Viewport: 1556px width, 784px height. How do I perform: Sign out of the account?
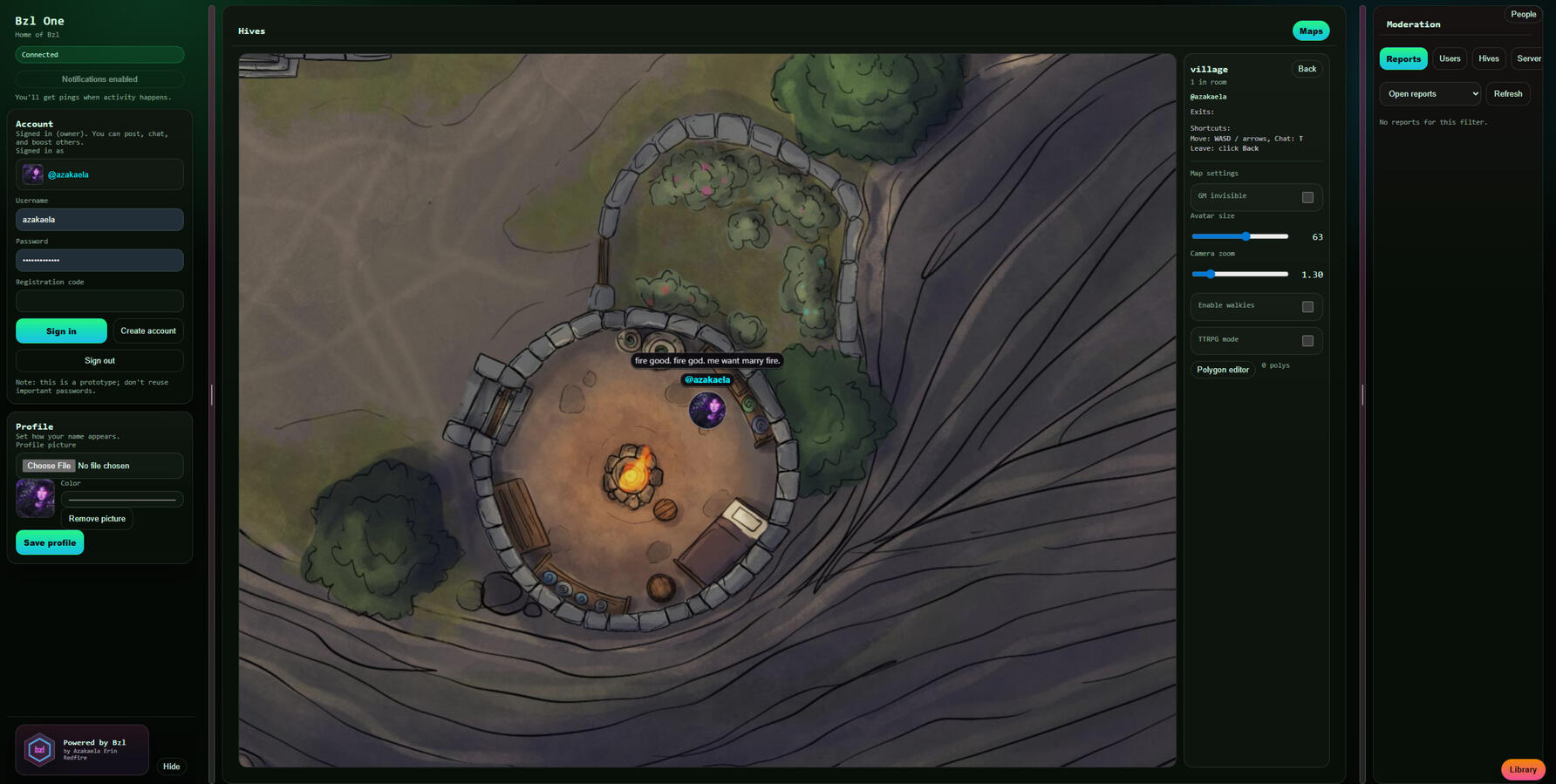[x=99, y=361]
